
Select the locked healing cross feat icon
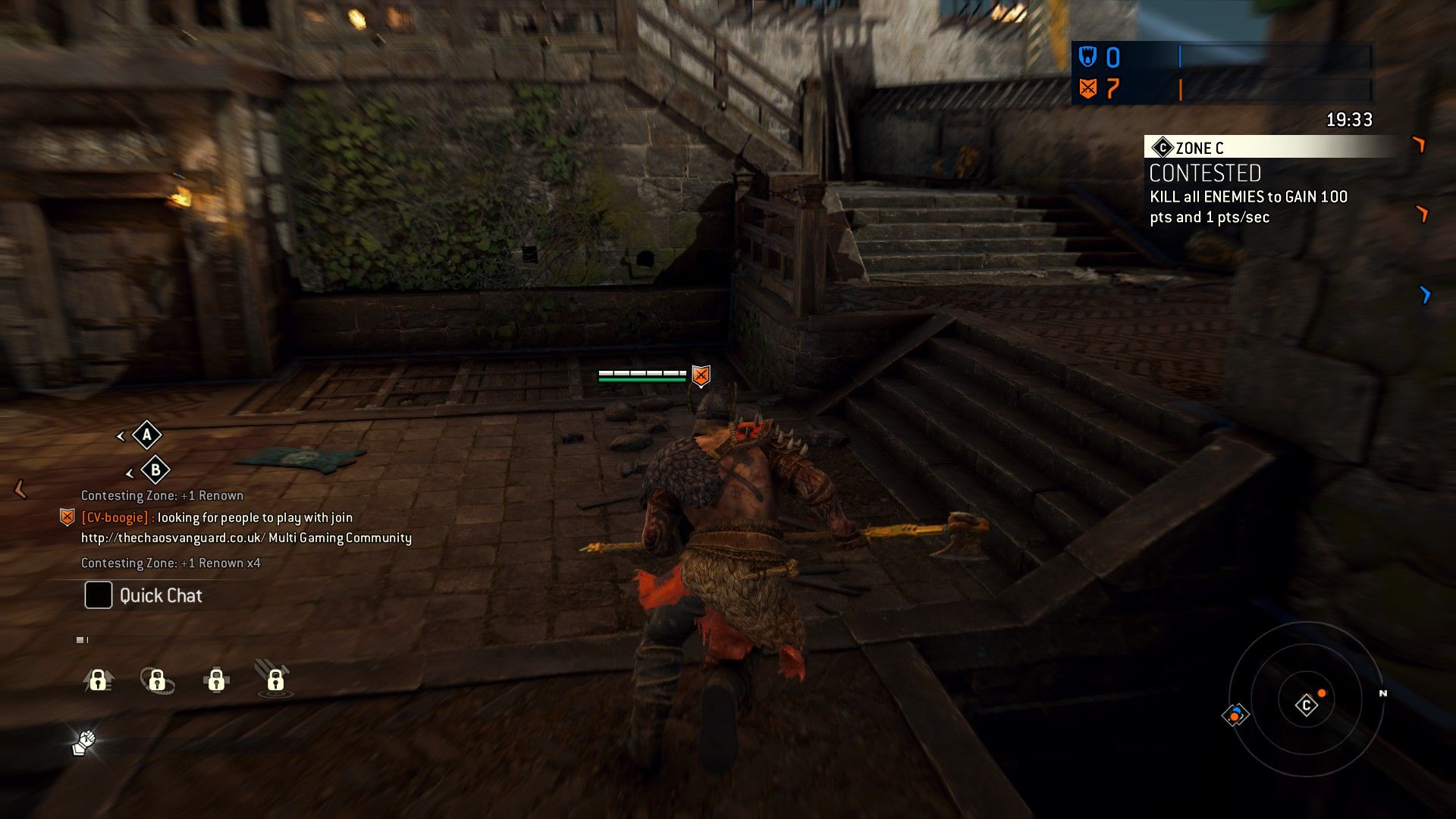click(216, 679)
